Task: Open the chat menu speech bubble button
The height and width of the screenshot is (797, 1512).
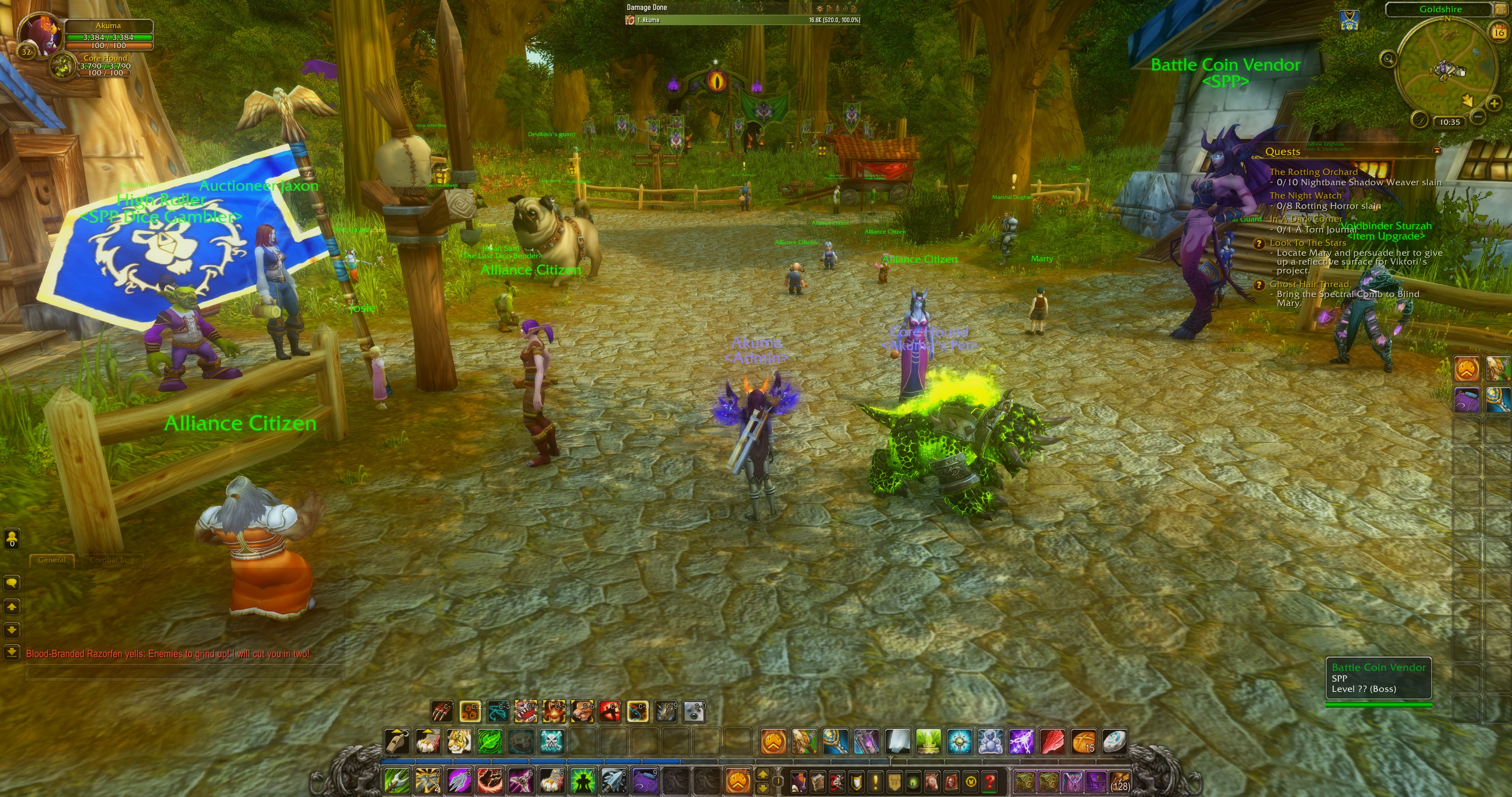Action: [12, 583]
